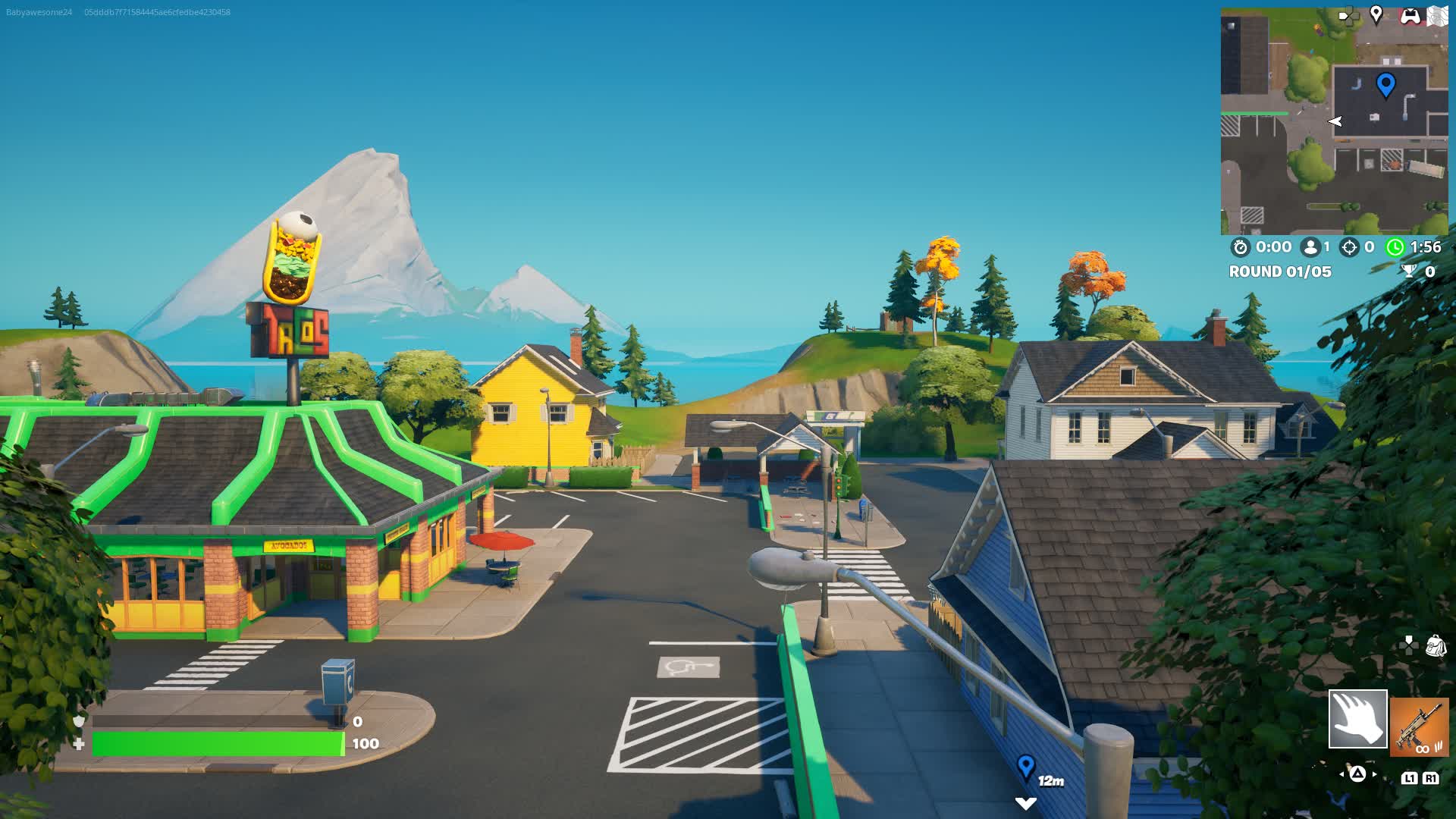Equip the orange assault rifle slot
This screenshot has width=1456, height=819.
[1420, 726]
